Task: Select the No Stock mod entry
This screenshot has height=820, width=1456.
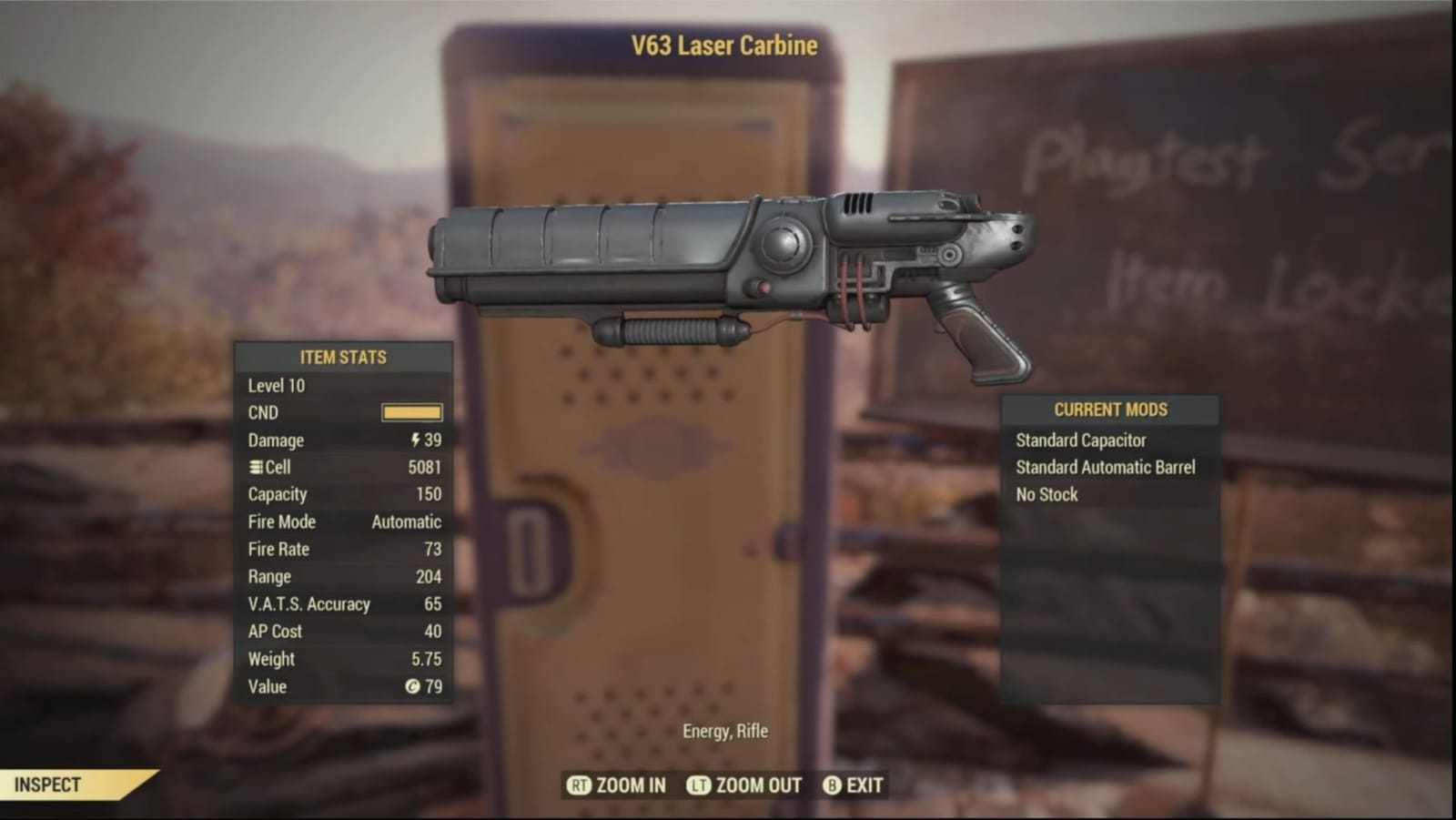Action: tap(1046, 494)
